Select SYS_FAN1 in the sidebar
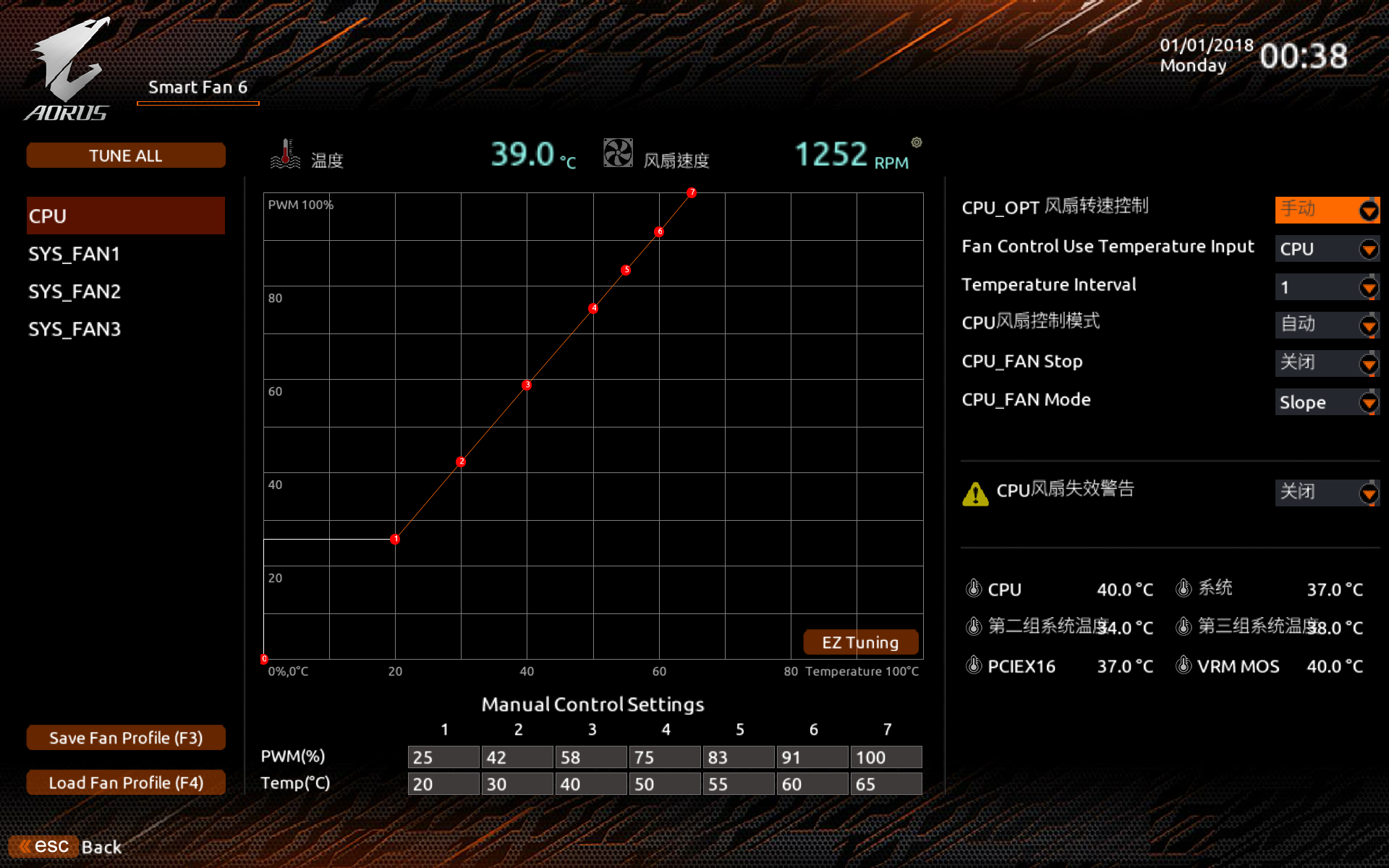Screen dimensions: 1389x868 74,254
